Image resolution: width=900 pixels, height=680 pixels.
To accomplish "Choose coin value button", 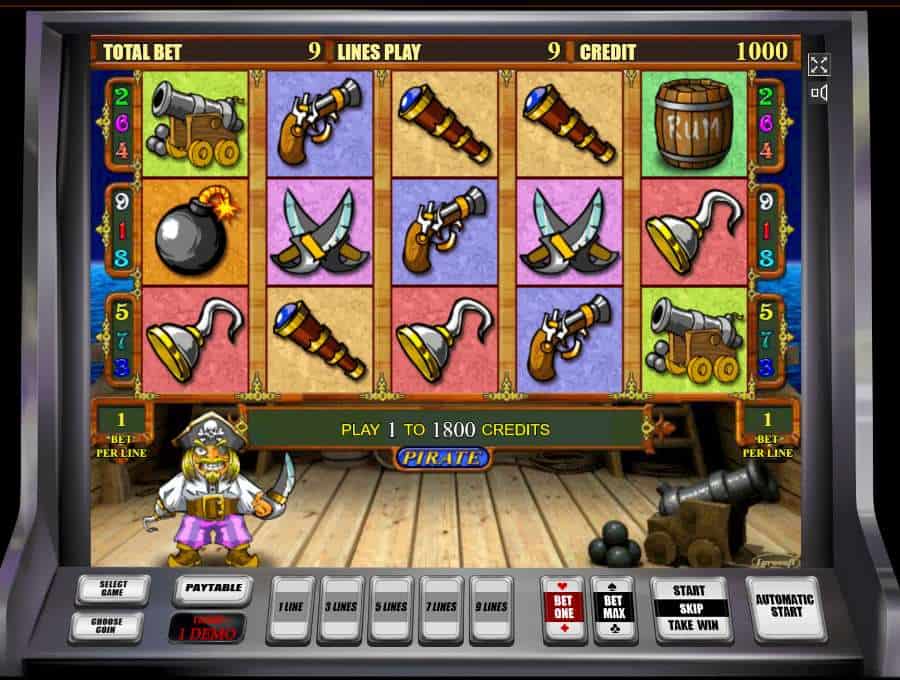I will coord(106,627).
